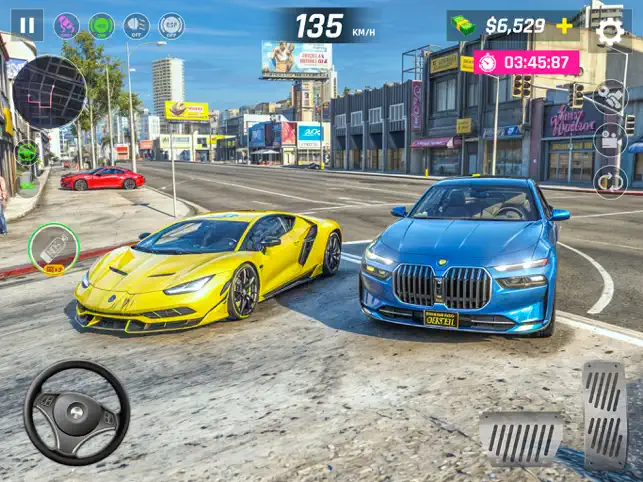The width and height of the screenshot is (643, 482).
Task: Tap the green car icon below the minimap
Action: pyautogui.click(x=27, y=153)
